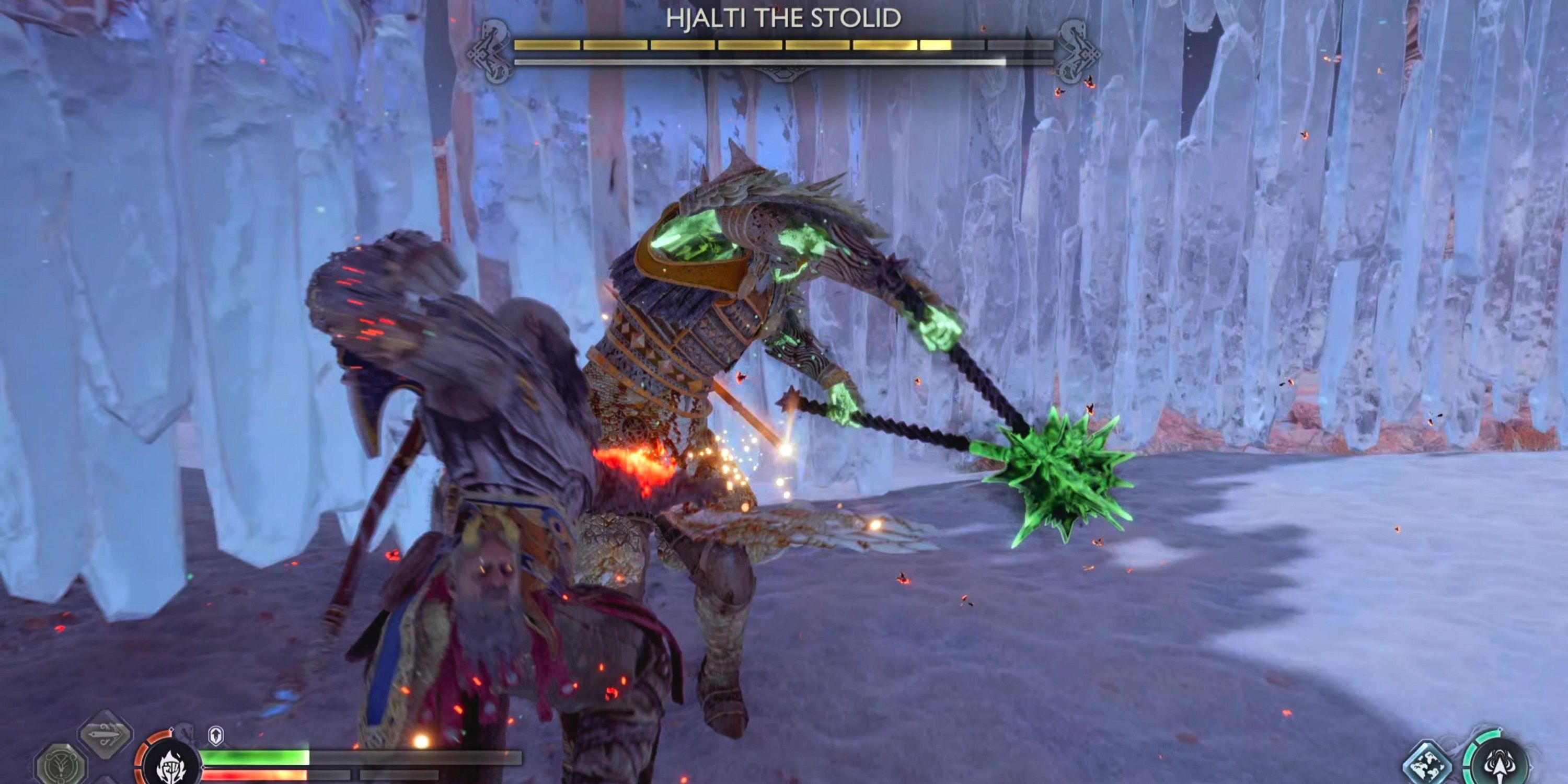Viewport: 1568px width, 784px height.
Task: Click the shield block indicator icon
Action: coord(215,736)
